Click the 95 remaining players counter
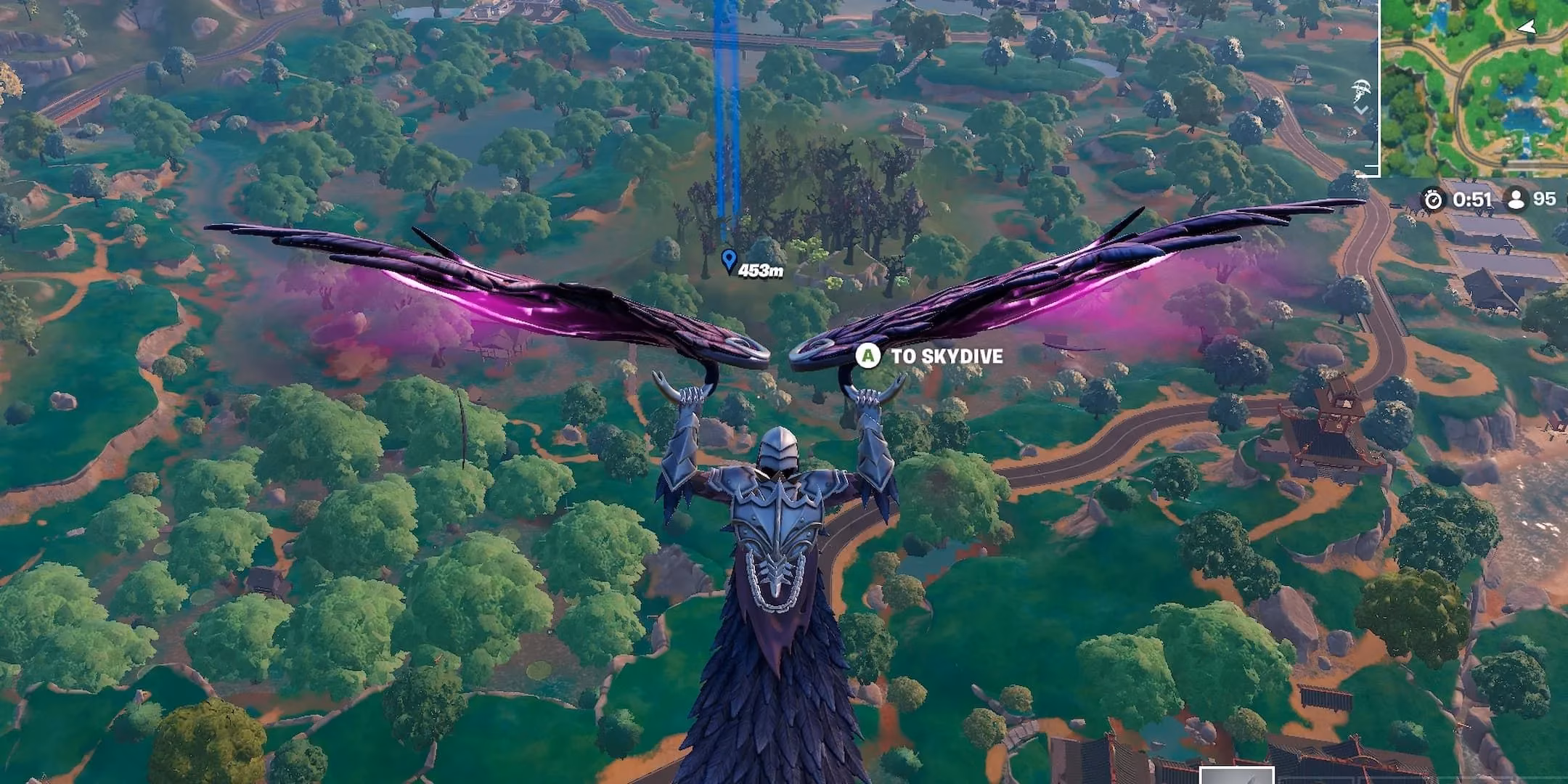Viewport: 1568px width, 784px height. coord(1544,199)
